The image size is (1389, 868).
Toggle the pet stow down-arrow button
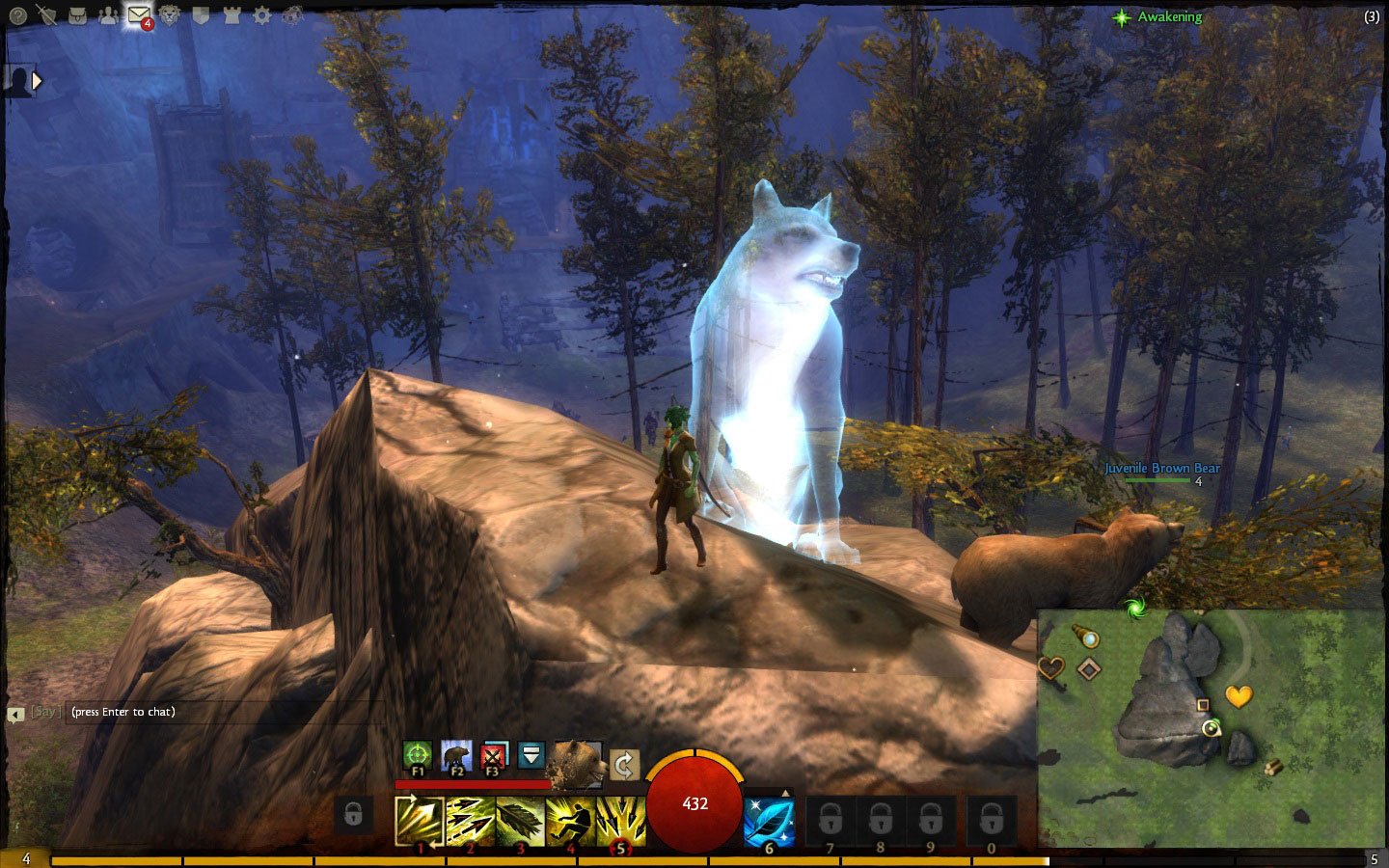tap(531, 755)
